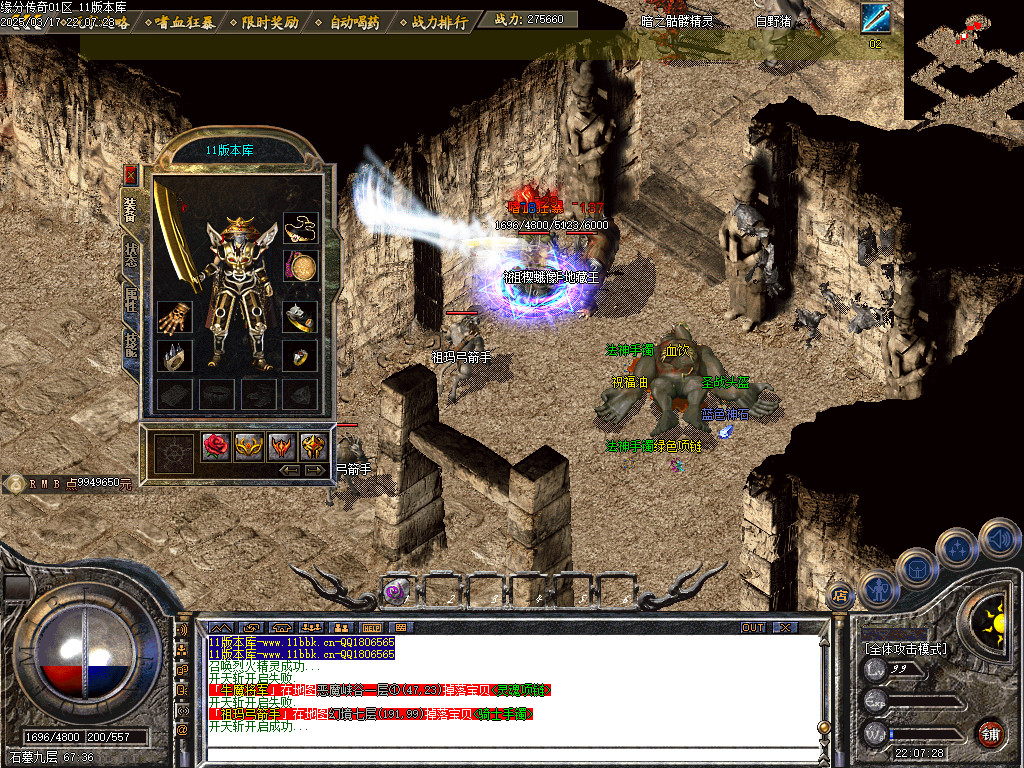Click the skeletal glove equipment slot

pos(174,318)
